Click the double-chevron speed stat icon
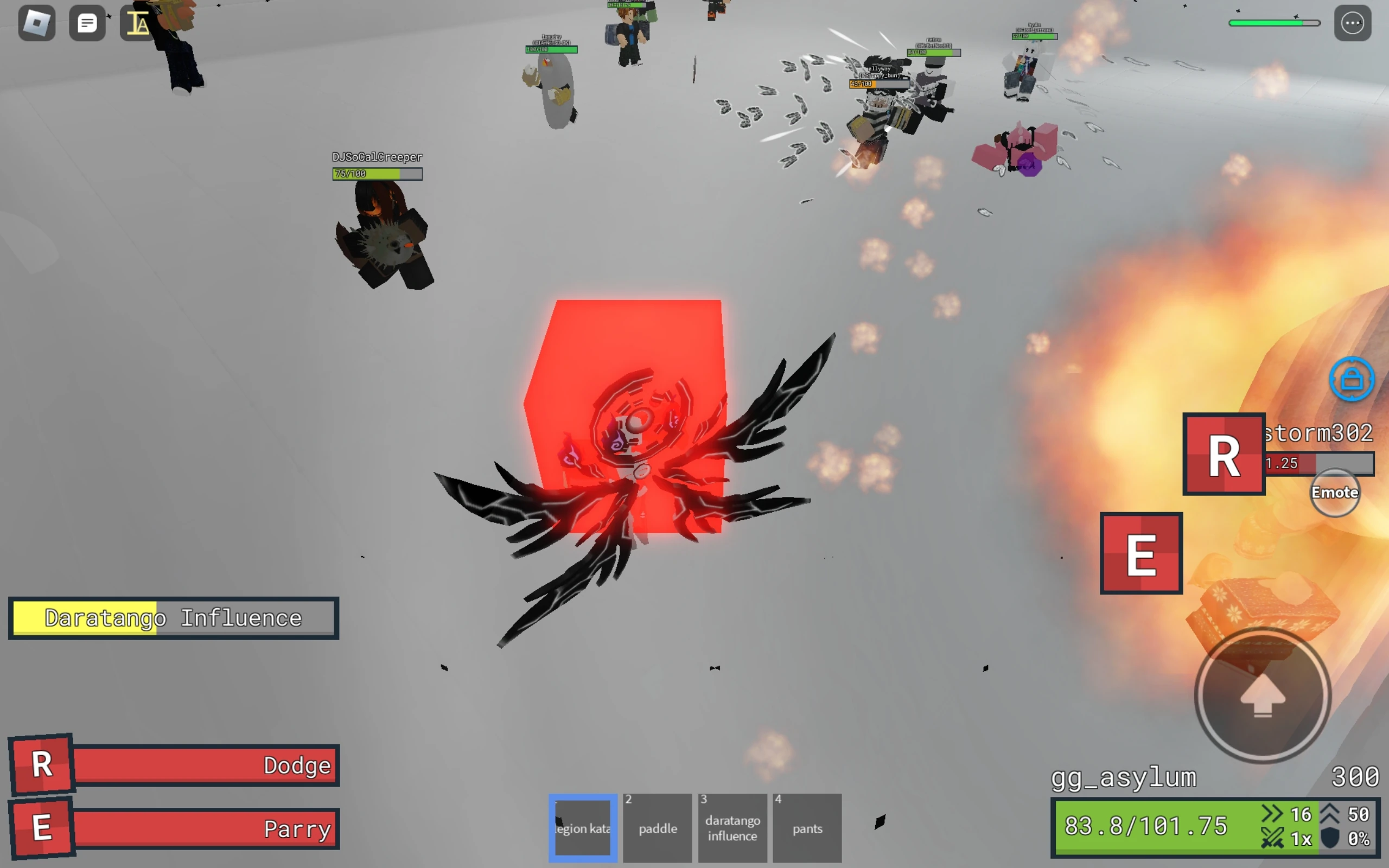Screen dimensions: 1389x868 tap(1273, 814)
